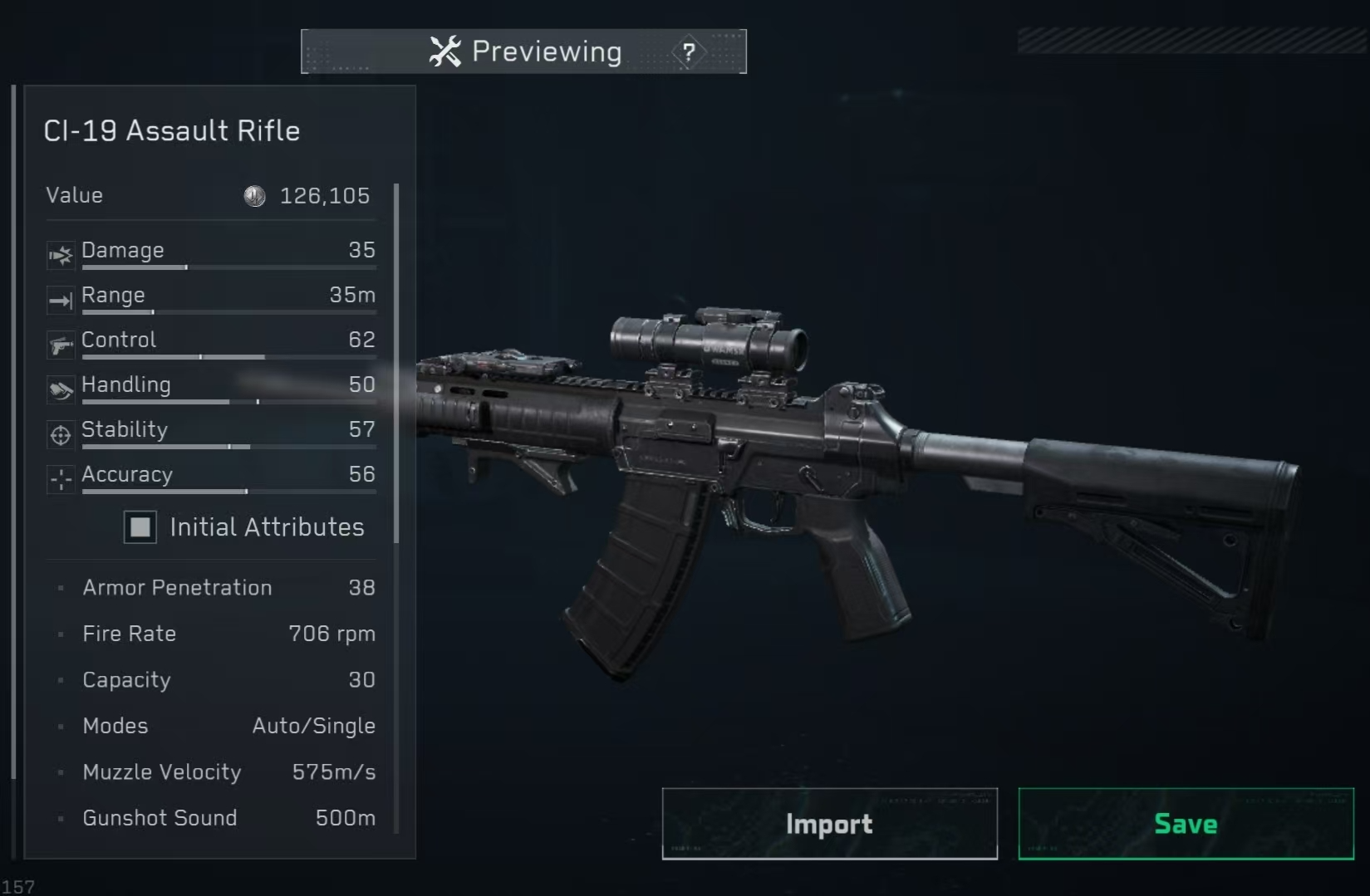Toggle the Initial Attributes checkbox
Image resolution: width=1370 pixels, height=896 pixels.
click(140, 527)
